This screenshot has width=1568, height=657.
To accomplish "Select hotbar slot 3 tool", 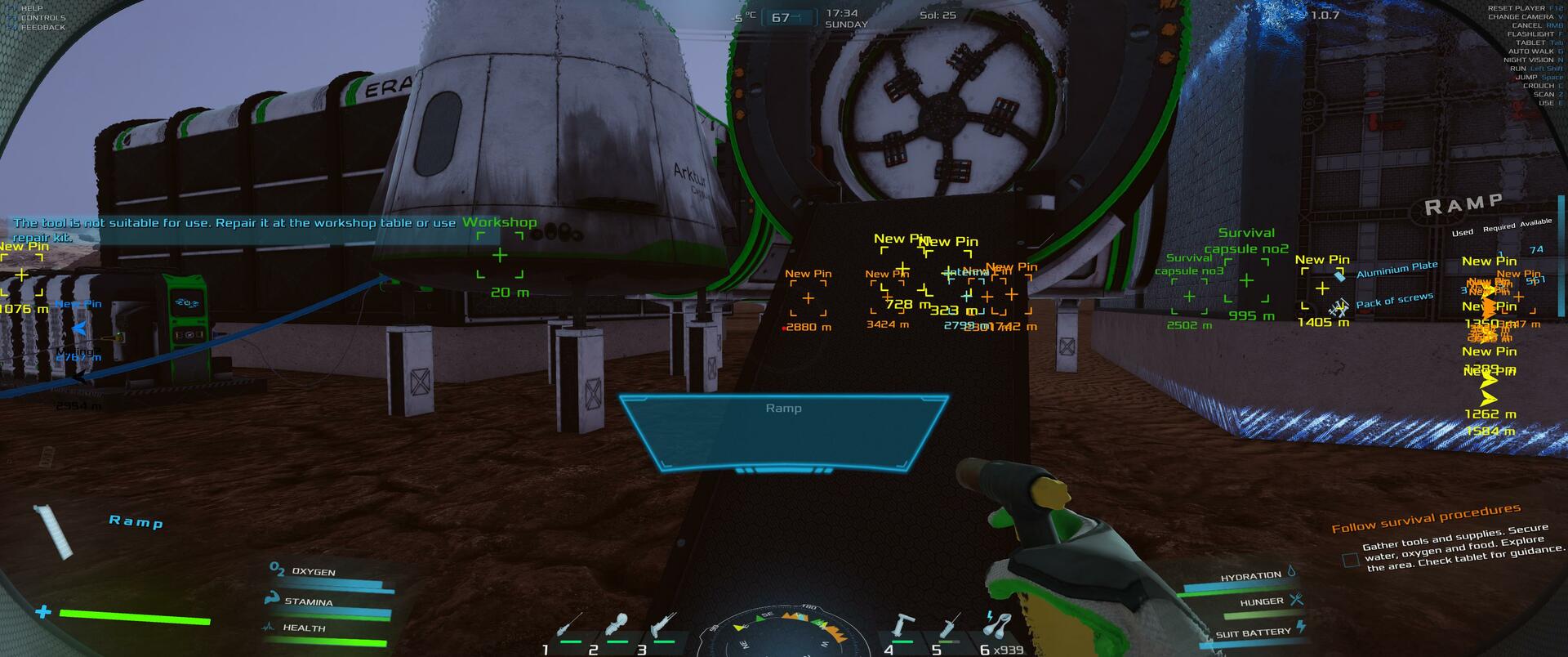I will 664,628.
